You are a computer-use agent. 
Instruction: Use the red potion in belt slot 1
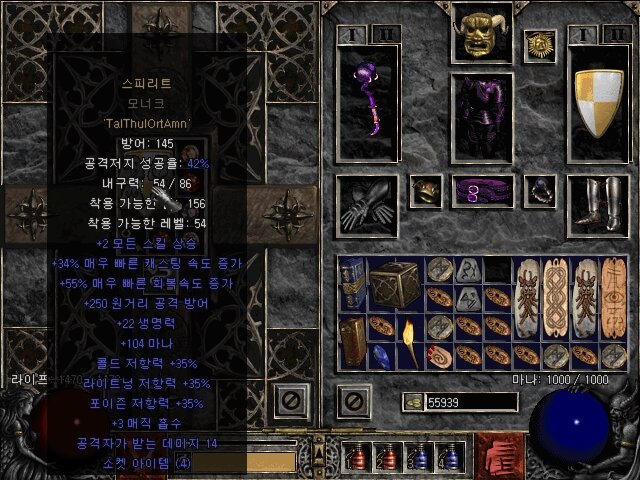click(x=357, y=457)
